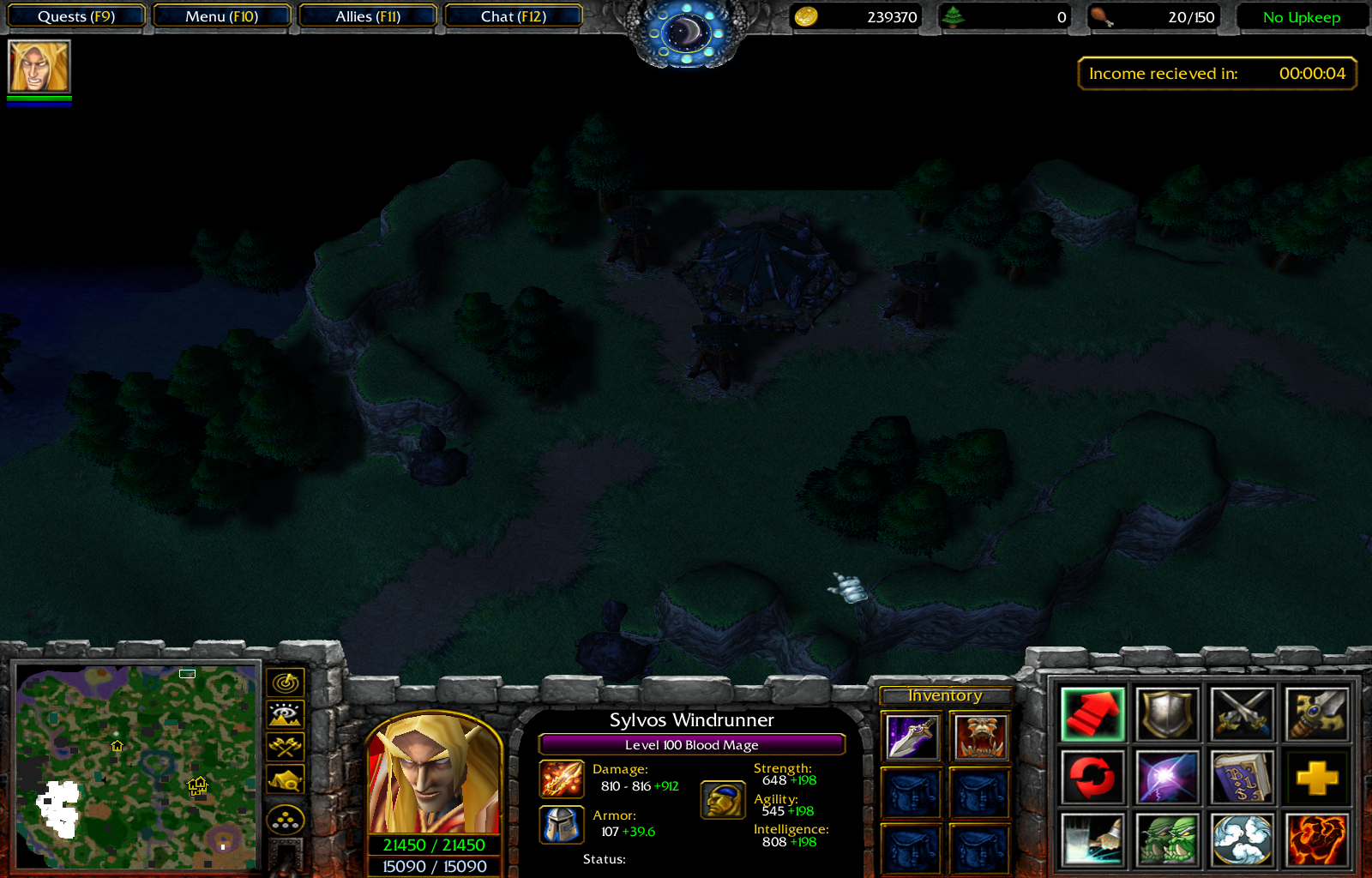Cast the purple Banish spell icon
The width and height of the screenshot is (1372, 878).
[x=1166, y=776]
